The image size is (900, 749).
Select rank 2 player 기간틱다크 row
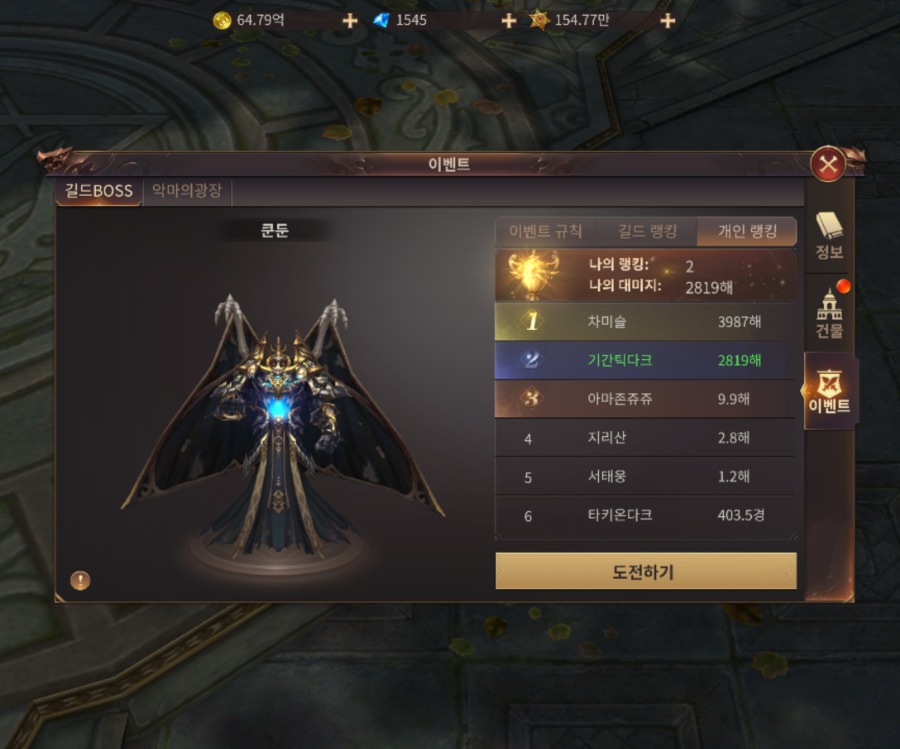point(645,360)
